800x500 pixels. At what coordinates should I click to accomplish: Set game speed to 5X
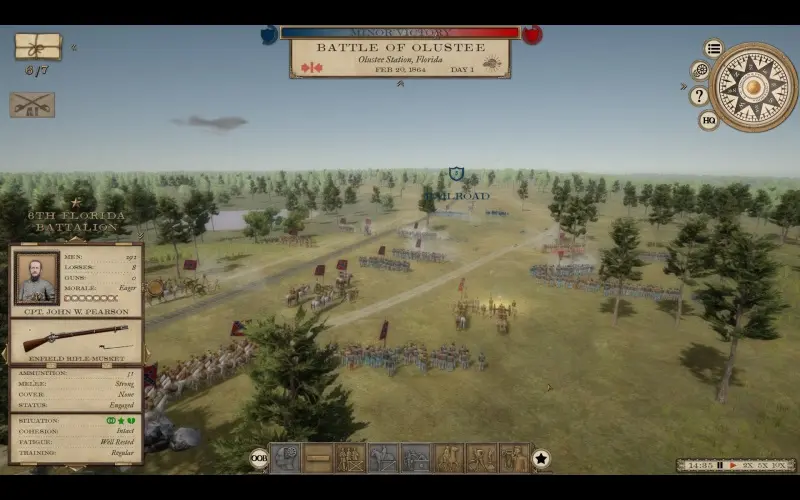[762, 465]
